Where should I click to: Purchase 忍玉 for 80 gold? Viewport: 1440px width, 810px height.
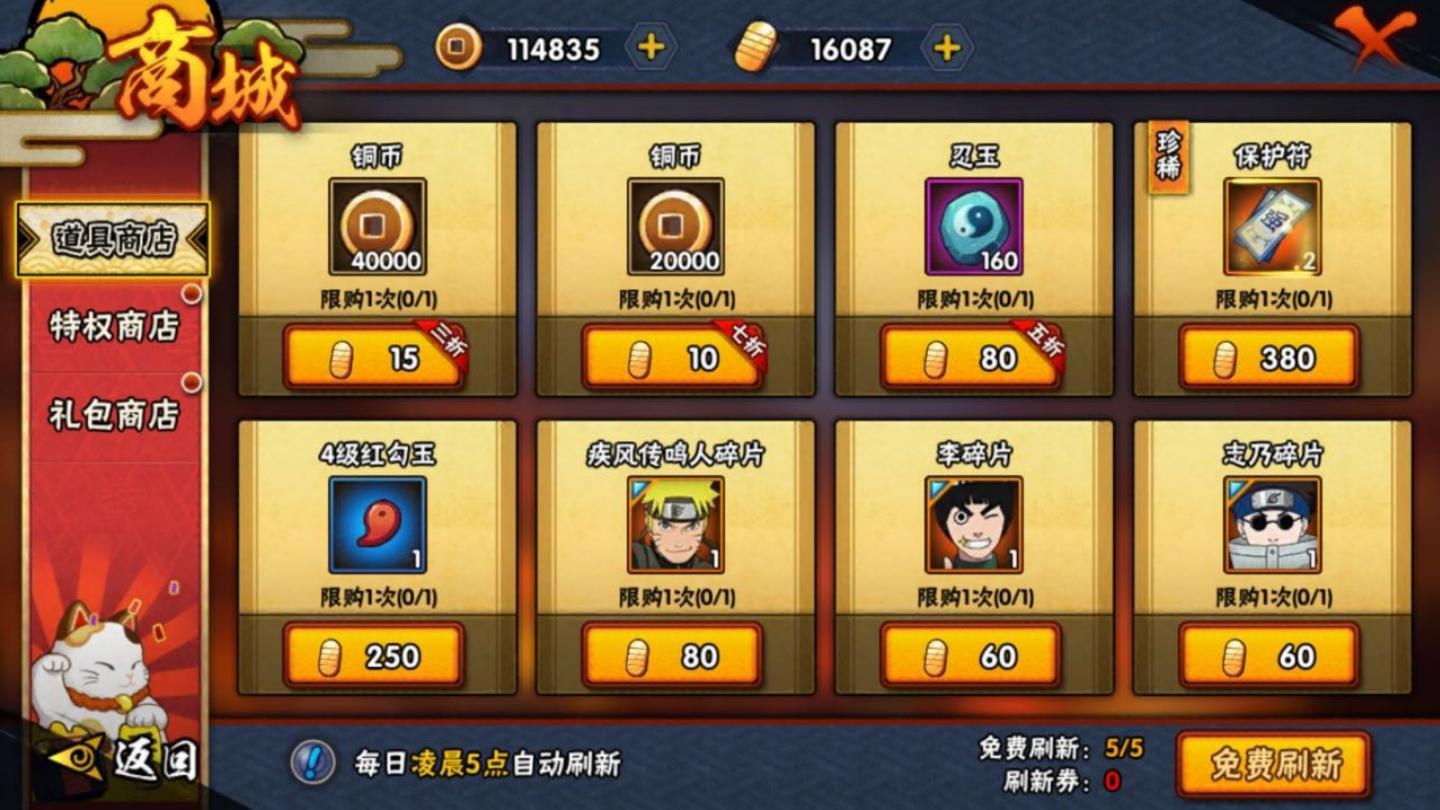(x=970, y=358)
